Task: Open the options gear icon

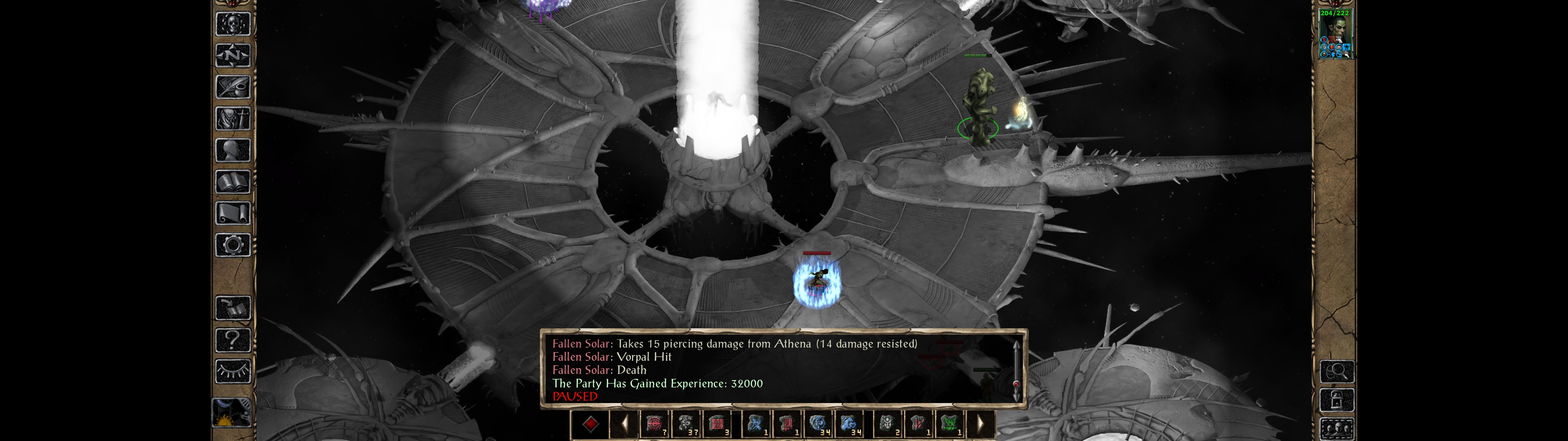Action: tap(232, 246)
